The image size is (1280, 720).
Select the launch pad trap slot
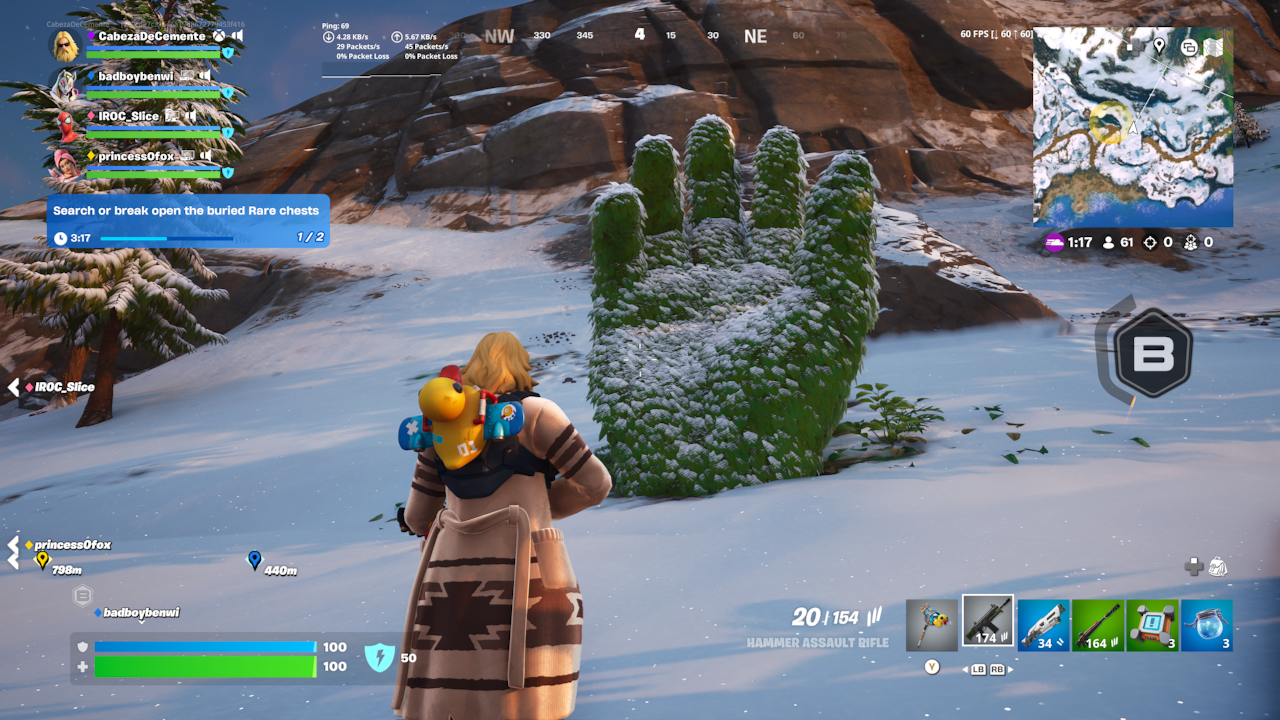click(x=1152, y=625)
